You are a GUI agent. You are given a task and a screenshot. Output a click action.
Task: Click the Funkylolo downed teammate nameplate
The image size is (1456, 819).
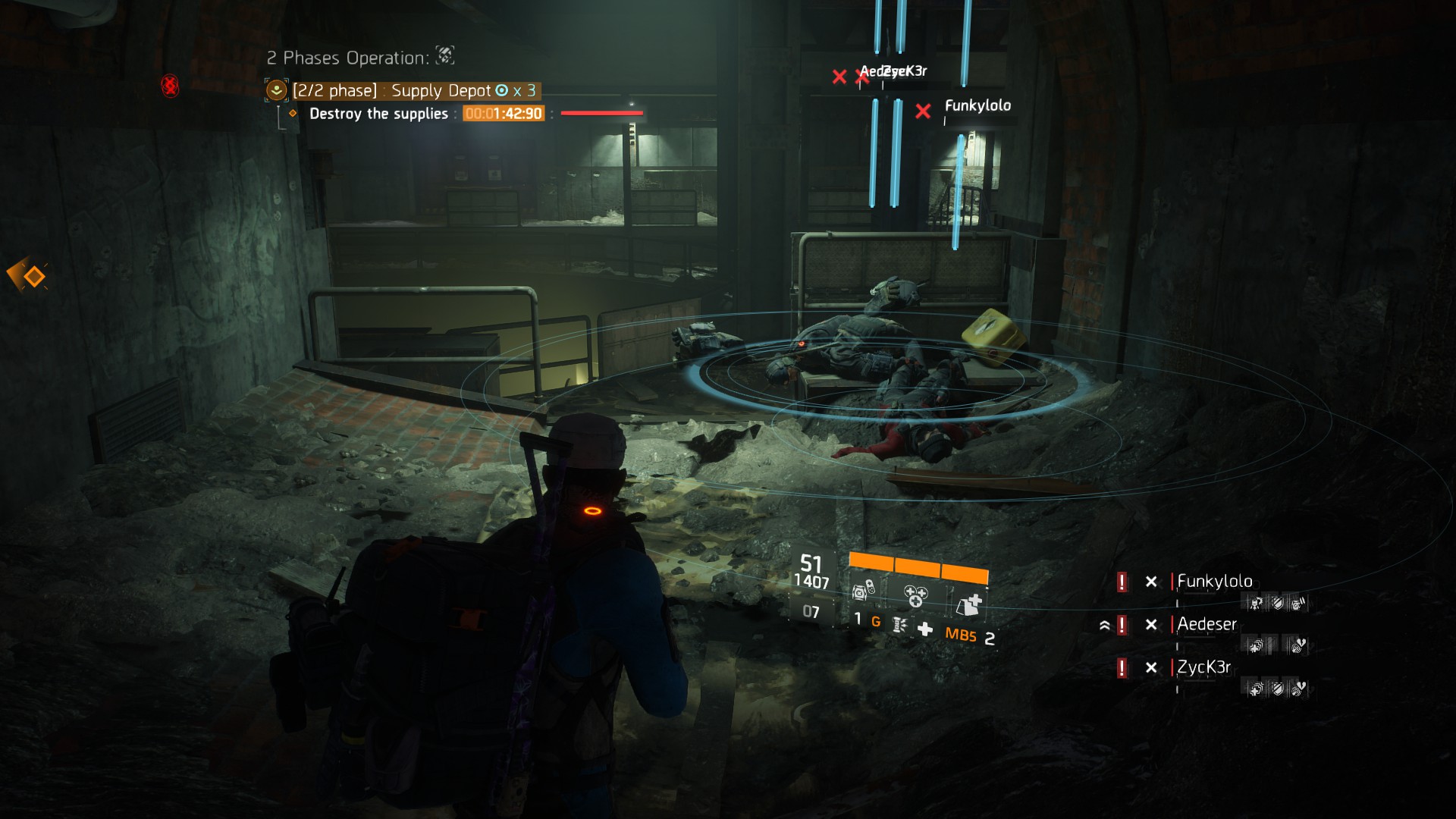point(977,106)
